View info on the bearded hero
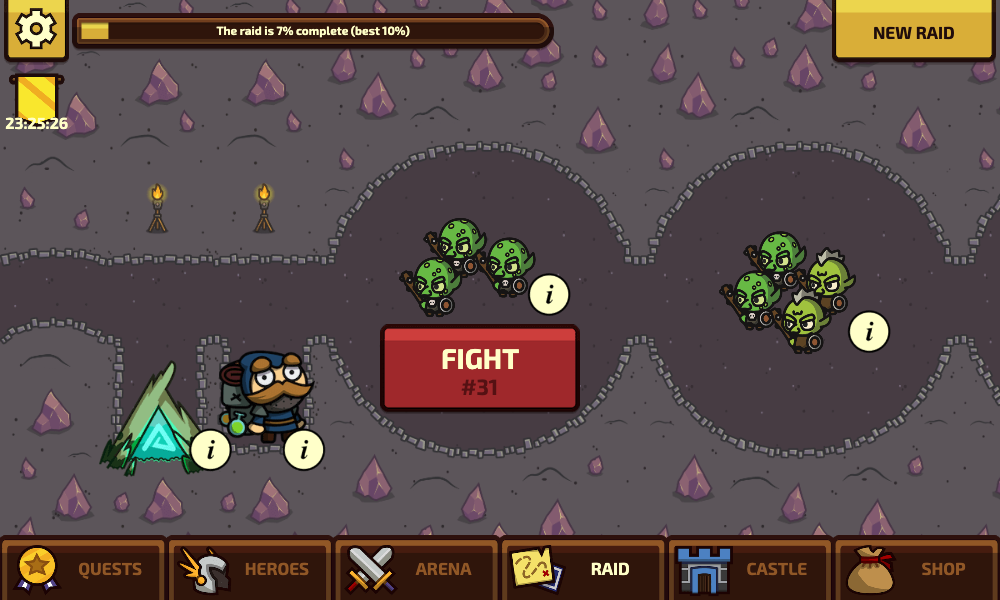 [304, 450]
